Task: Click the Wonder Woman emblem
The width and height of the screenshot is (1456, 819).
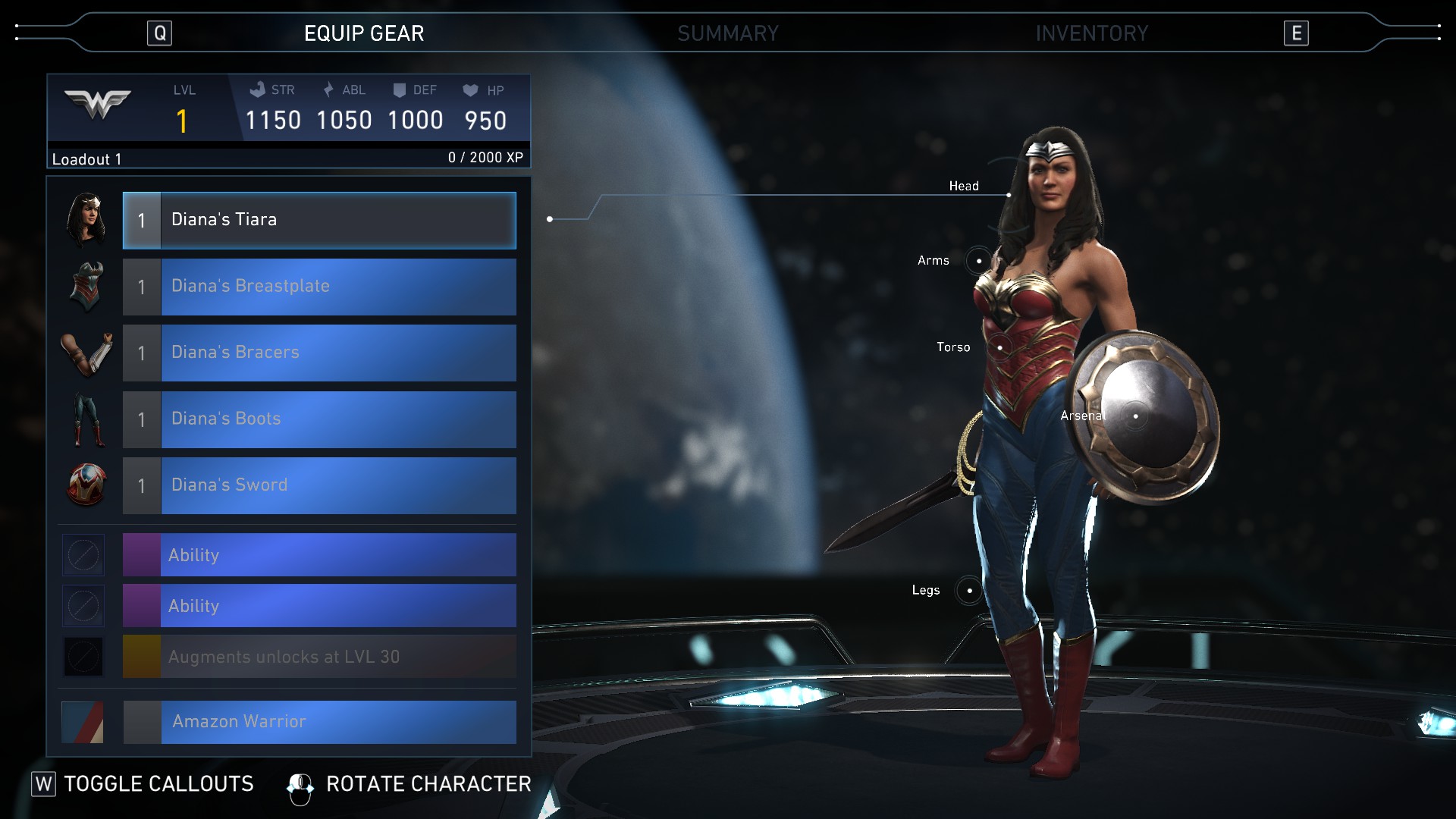Action: click(98, 104)
